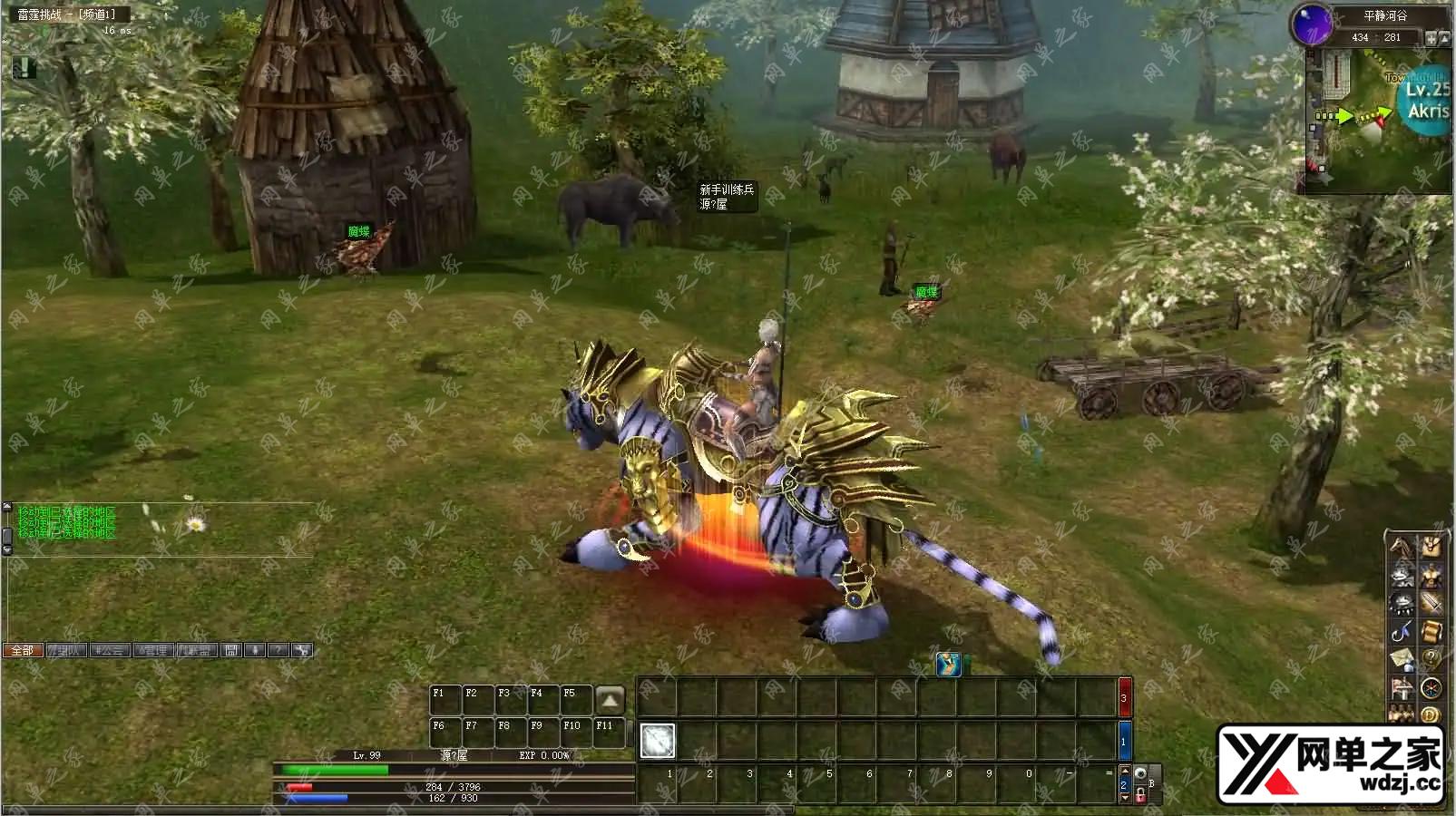Click the question mark chat button
This screenshot has height=816, width=1456.
coord(278,650)
